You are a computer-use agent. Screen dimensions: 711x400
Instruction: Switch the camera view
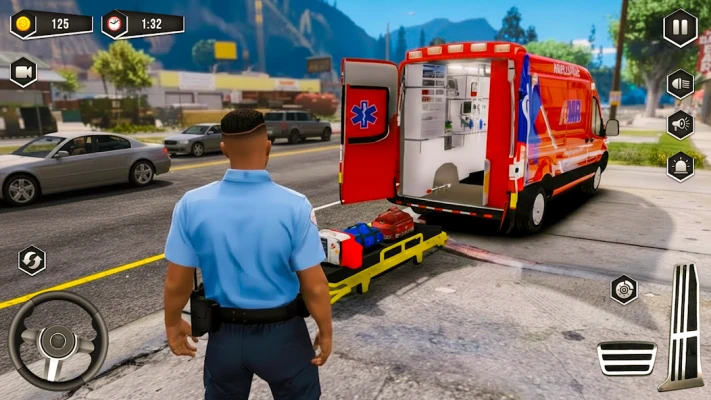click(23, 71)
